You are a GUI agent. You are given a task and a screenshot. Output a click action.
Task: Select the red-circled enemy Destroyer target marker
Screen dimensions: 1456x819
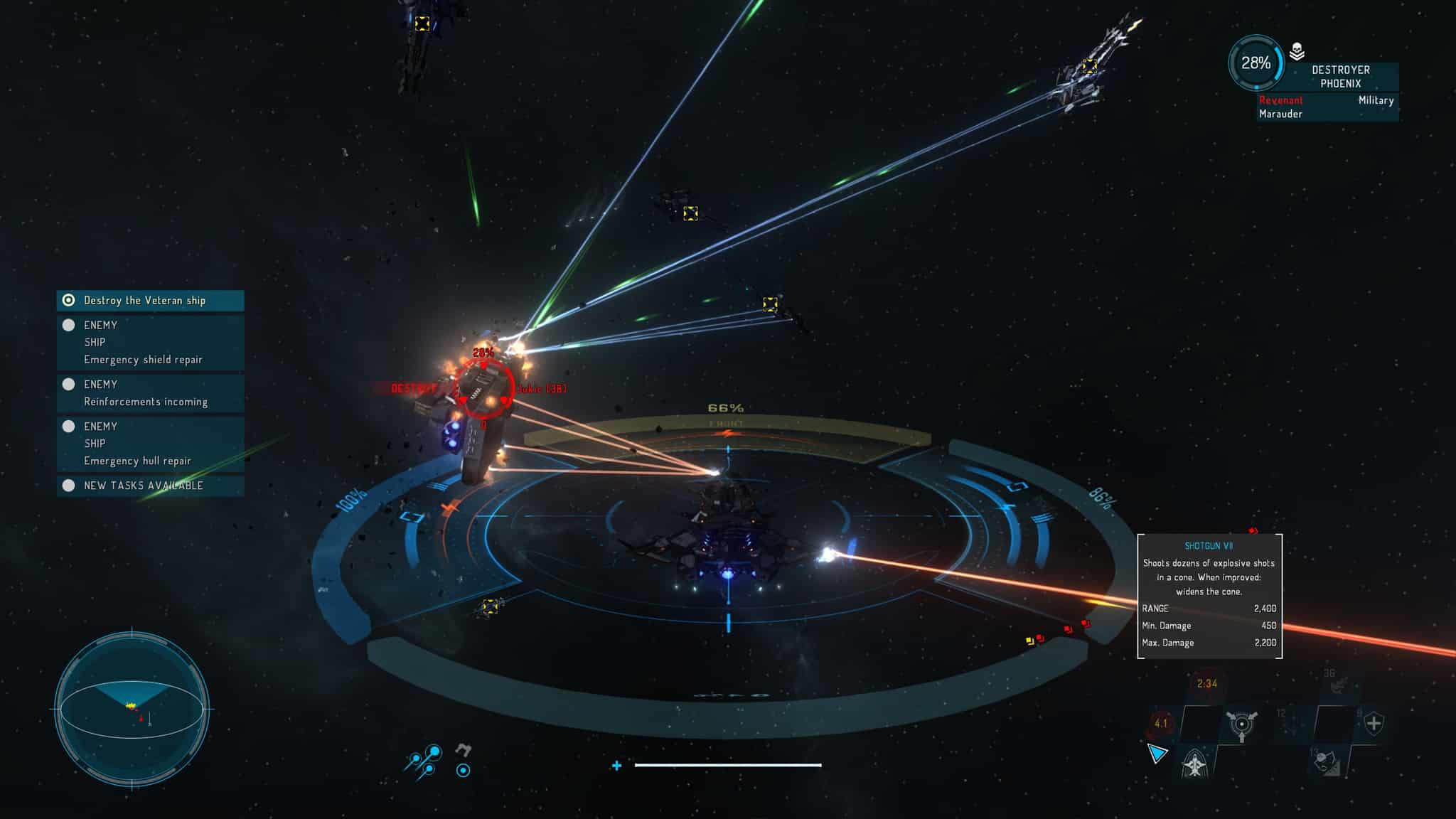coord(484,390)
